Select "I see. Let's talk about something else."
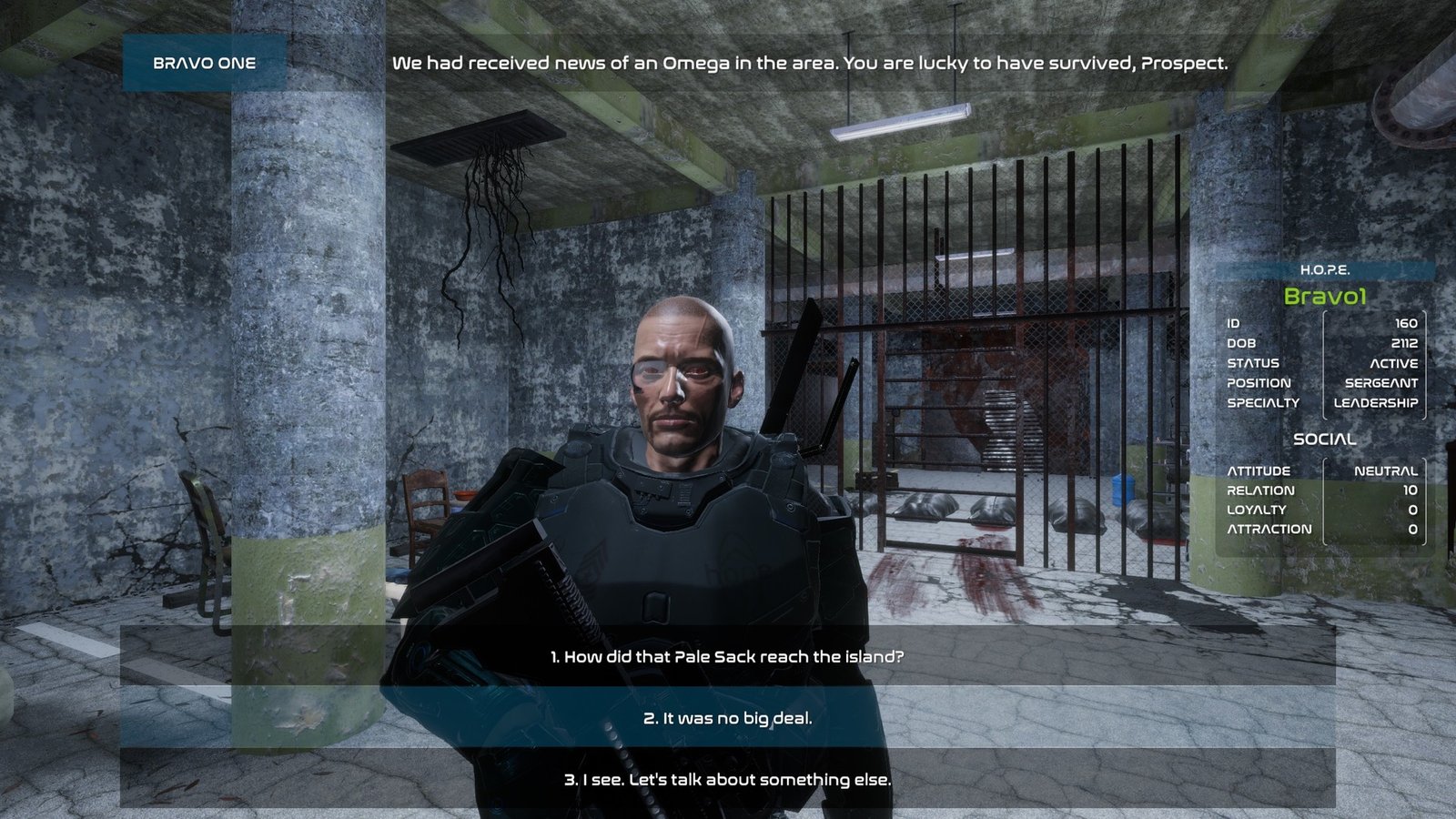Screen dimensions: 1456x819 coord(727,780)
